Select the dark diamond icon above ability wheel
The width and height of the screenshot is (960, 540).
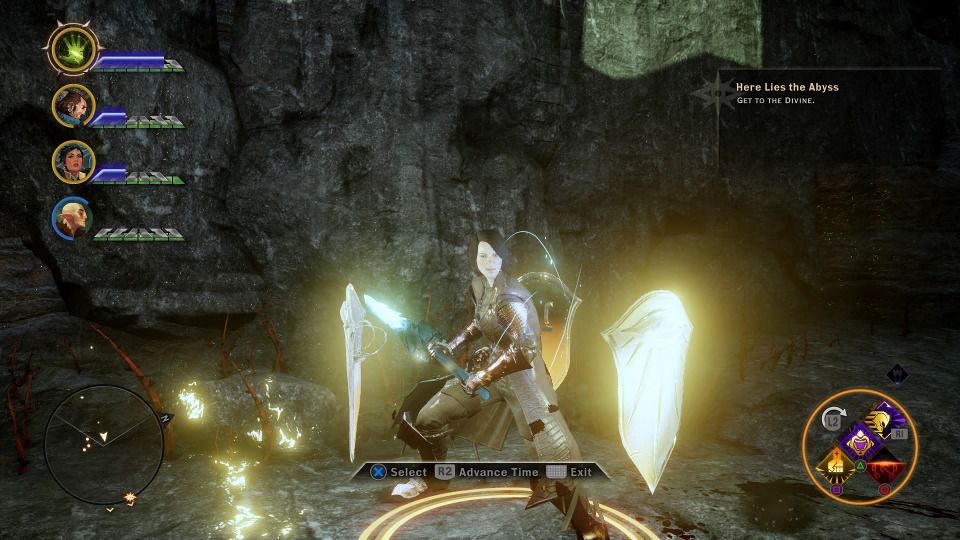pyautogui.click(x=897, y=374)
